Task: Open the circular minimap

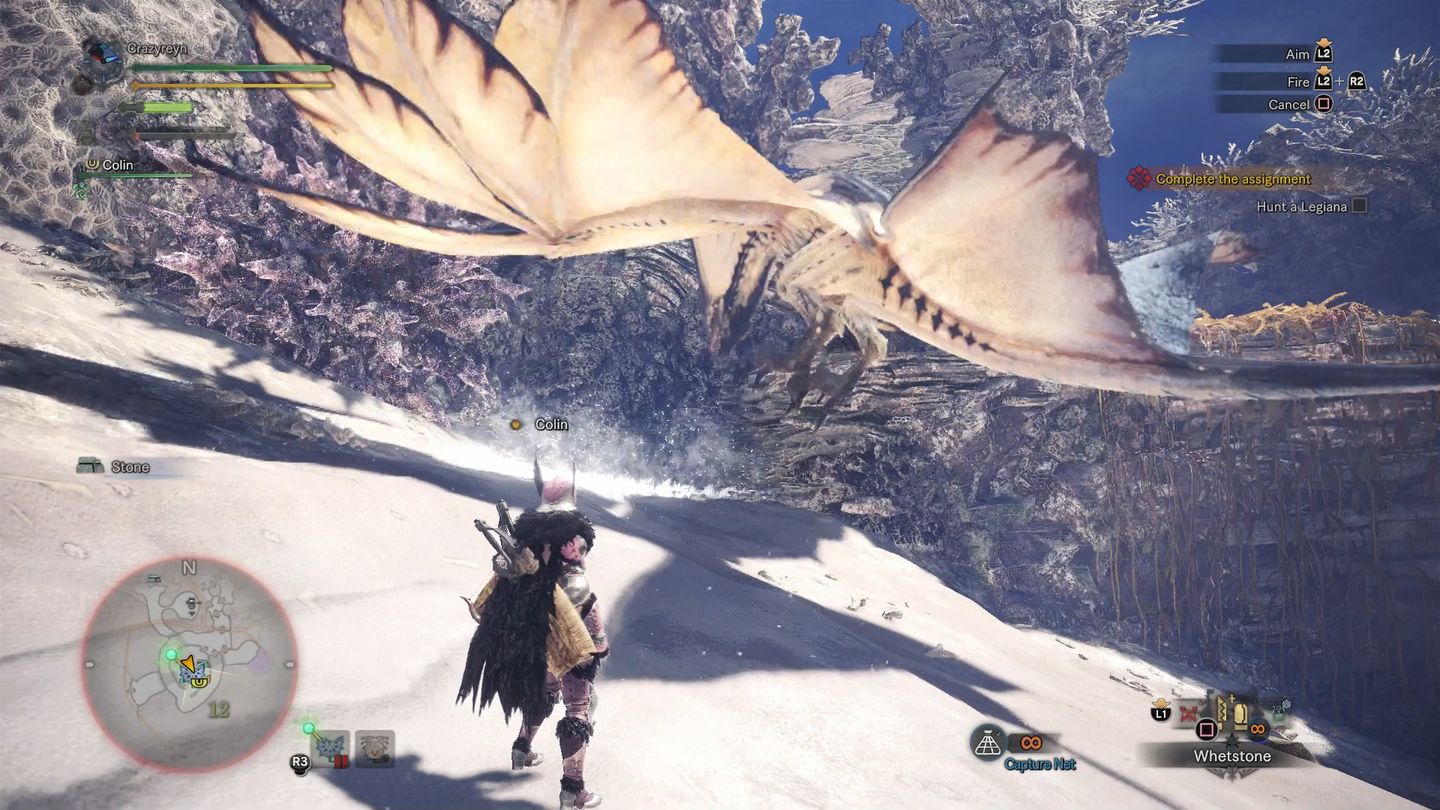Action: coord(189,664)
